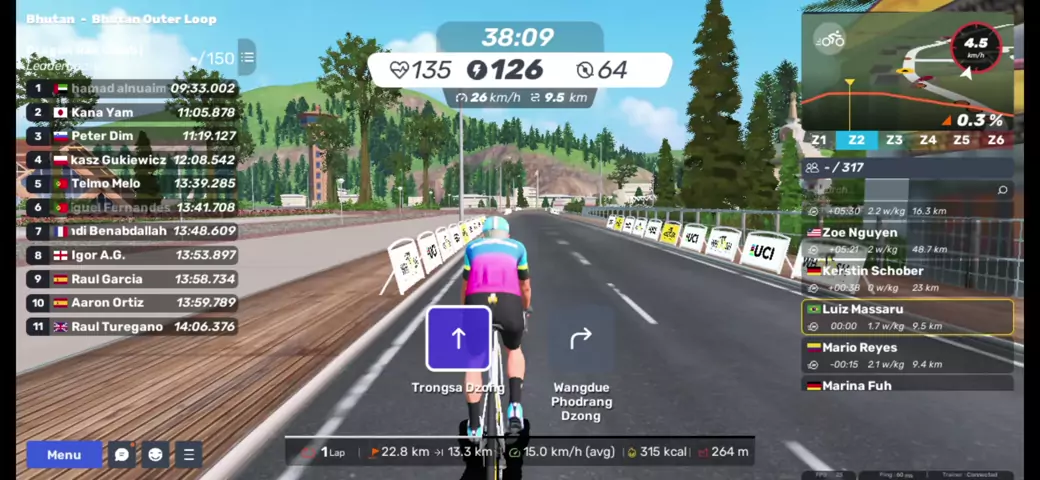The height and width of the screenshot is (480, 1040).
Task: Show the emoji reactions panel
Action: click(x=155, y=455)
